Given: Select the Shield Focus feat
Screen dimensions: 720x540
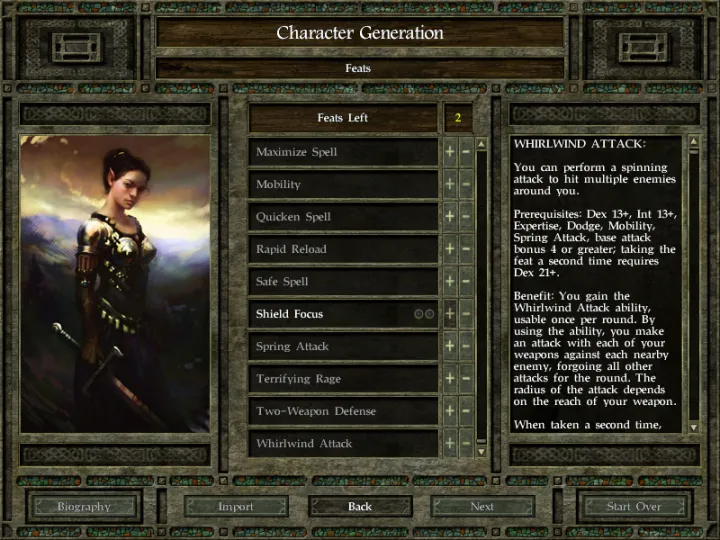Looking at the screenshot, I should (x=330, y=314).
